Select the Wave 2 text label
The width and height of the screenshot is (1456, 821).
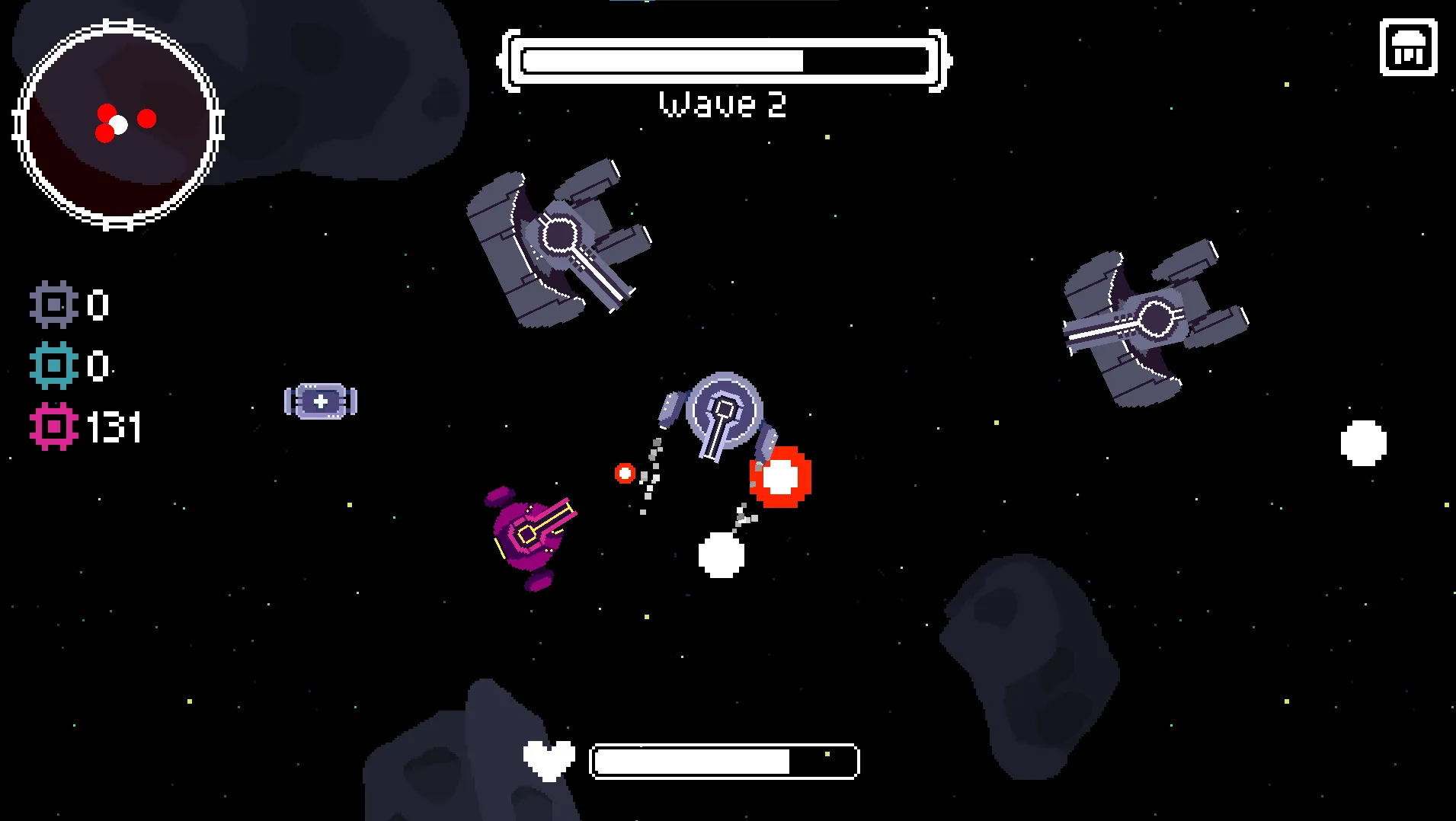pyautogui.click(x=722, y=104)
